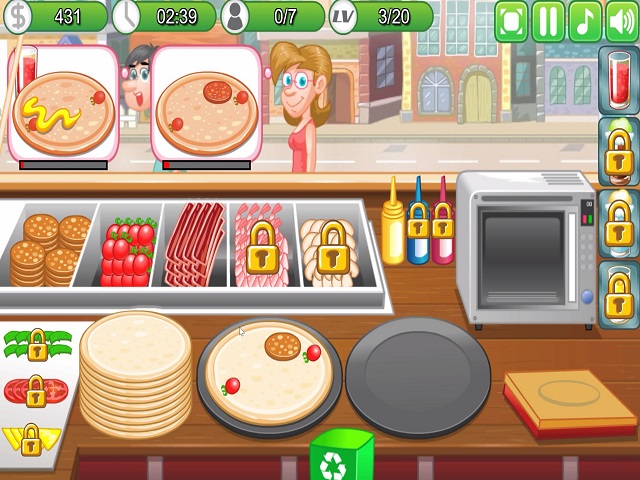
Task: Select the locked green leaves topping
Action: 37,345
